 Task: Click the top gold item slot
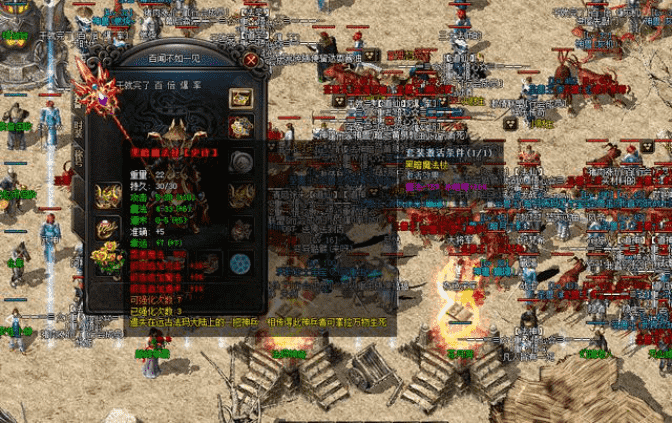pos(240,98)
